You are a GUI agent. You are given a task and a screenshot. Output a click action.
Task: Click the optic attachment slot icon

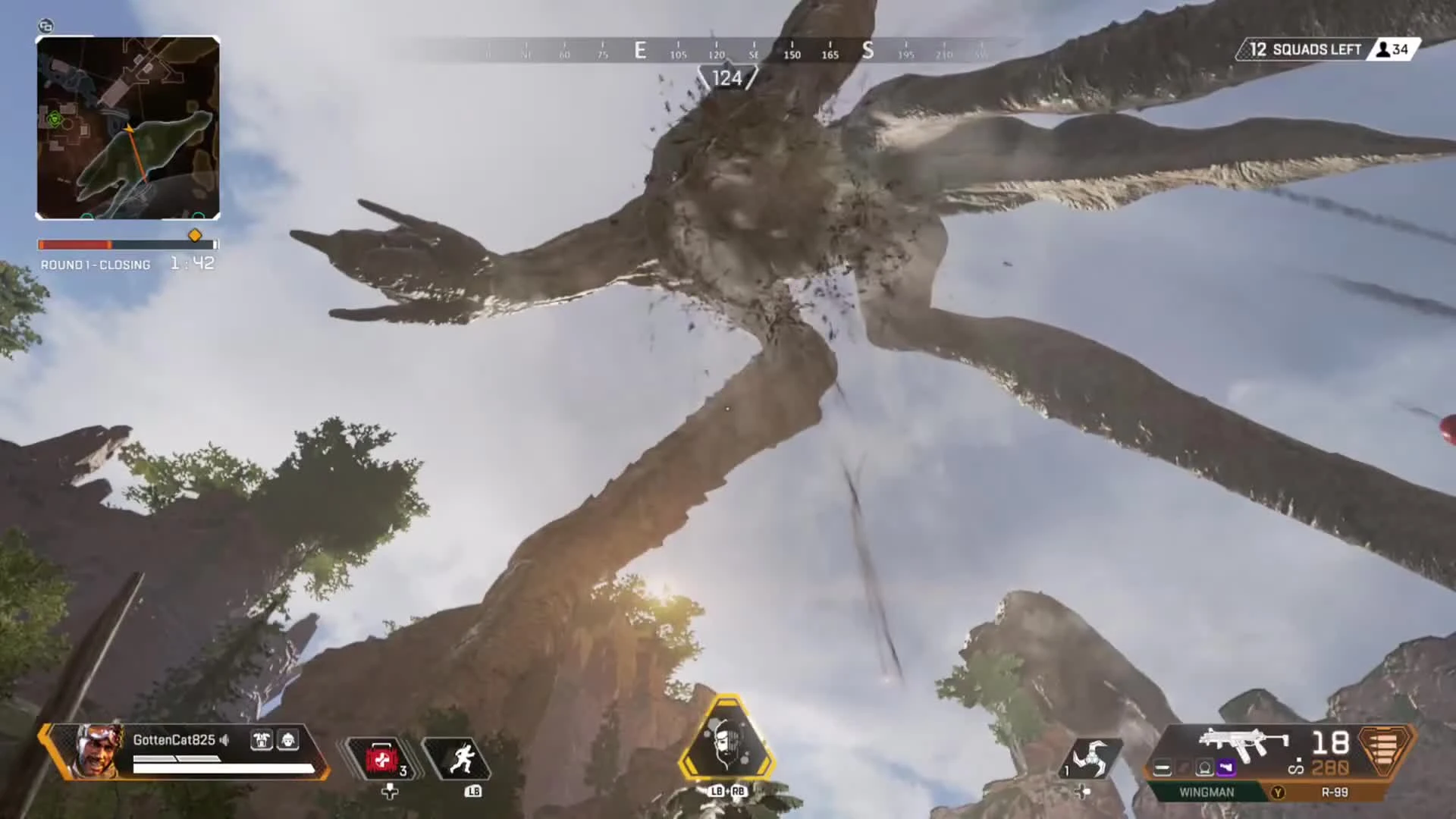[x=1204, y=767]
